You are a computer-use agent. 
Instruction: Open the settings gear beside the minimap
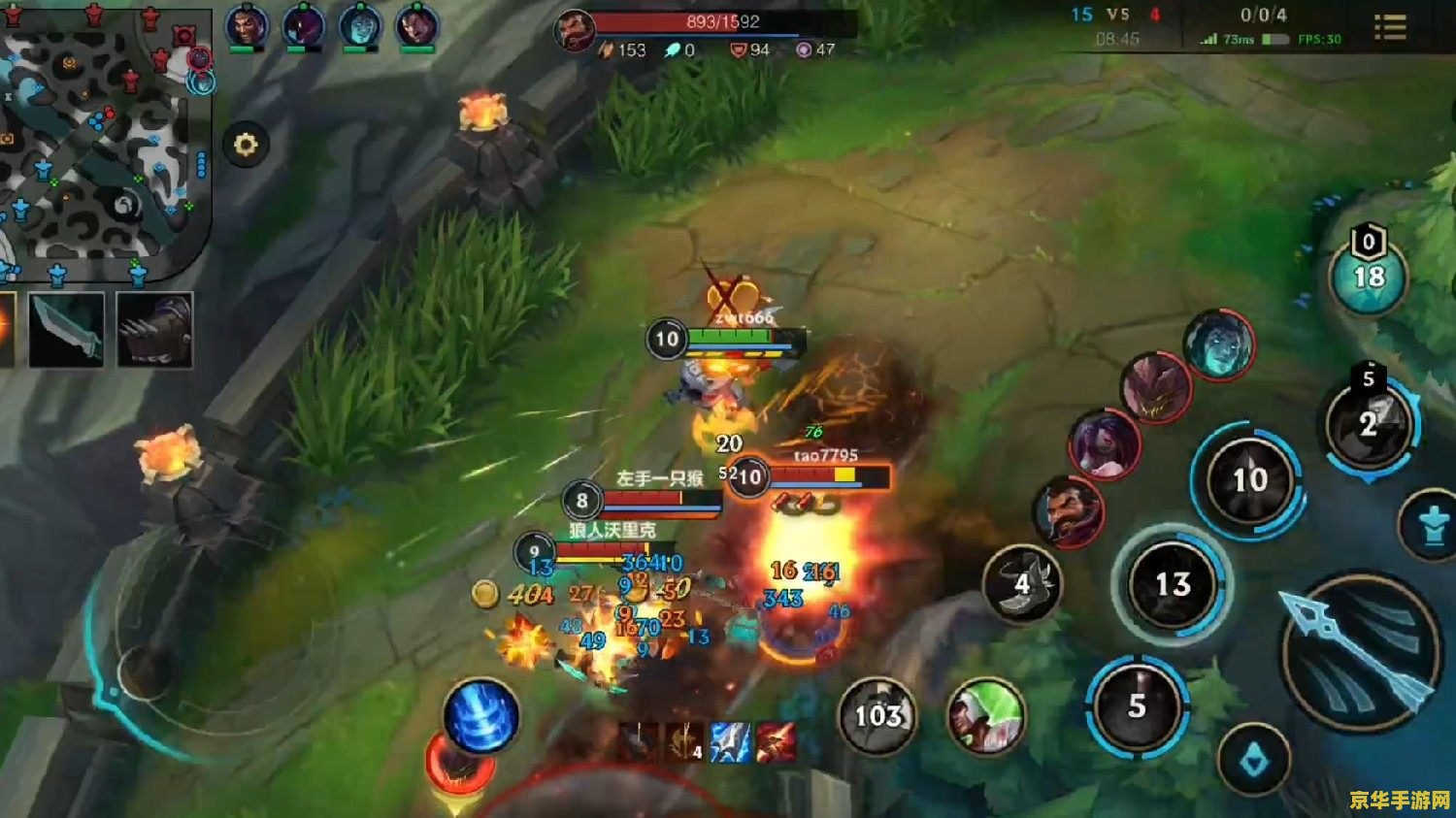coord(246,146)
